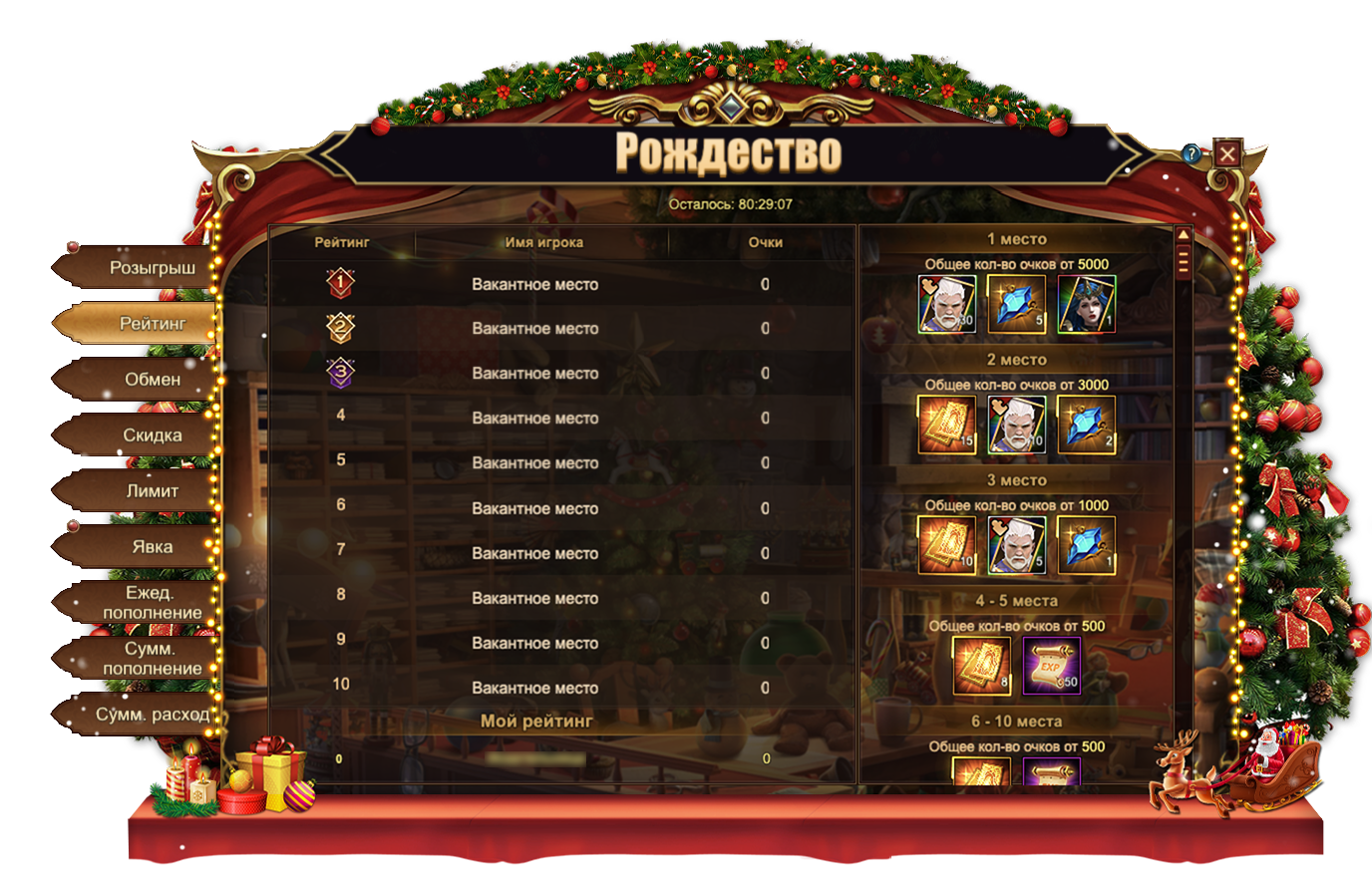Viewport: 1372px width, 872px height.
Task: Open the Явка tab
Action: (x=152, y=547)
